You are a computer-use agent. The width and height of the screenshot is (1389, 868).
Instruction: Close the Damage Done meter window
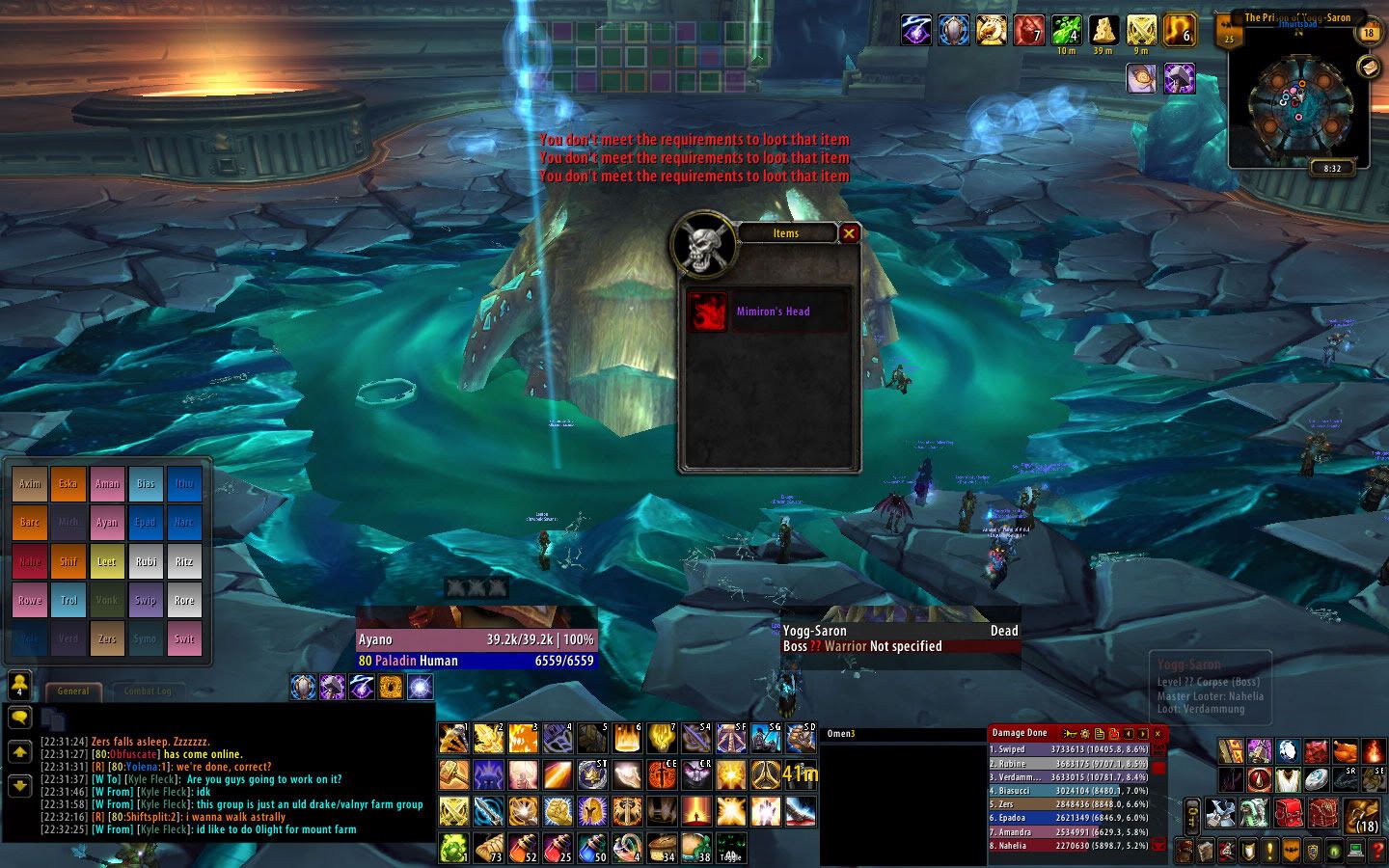coord(1157,734)
